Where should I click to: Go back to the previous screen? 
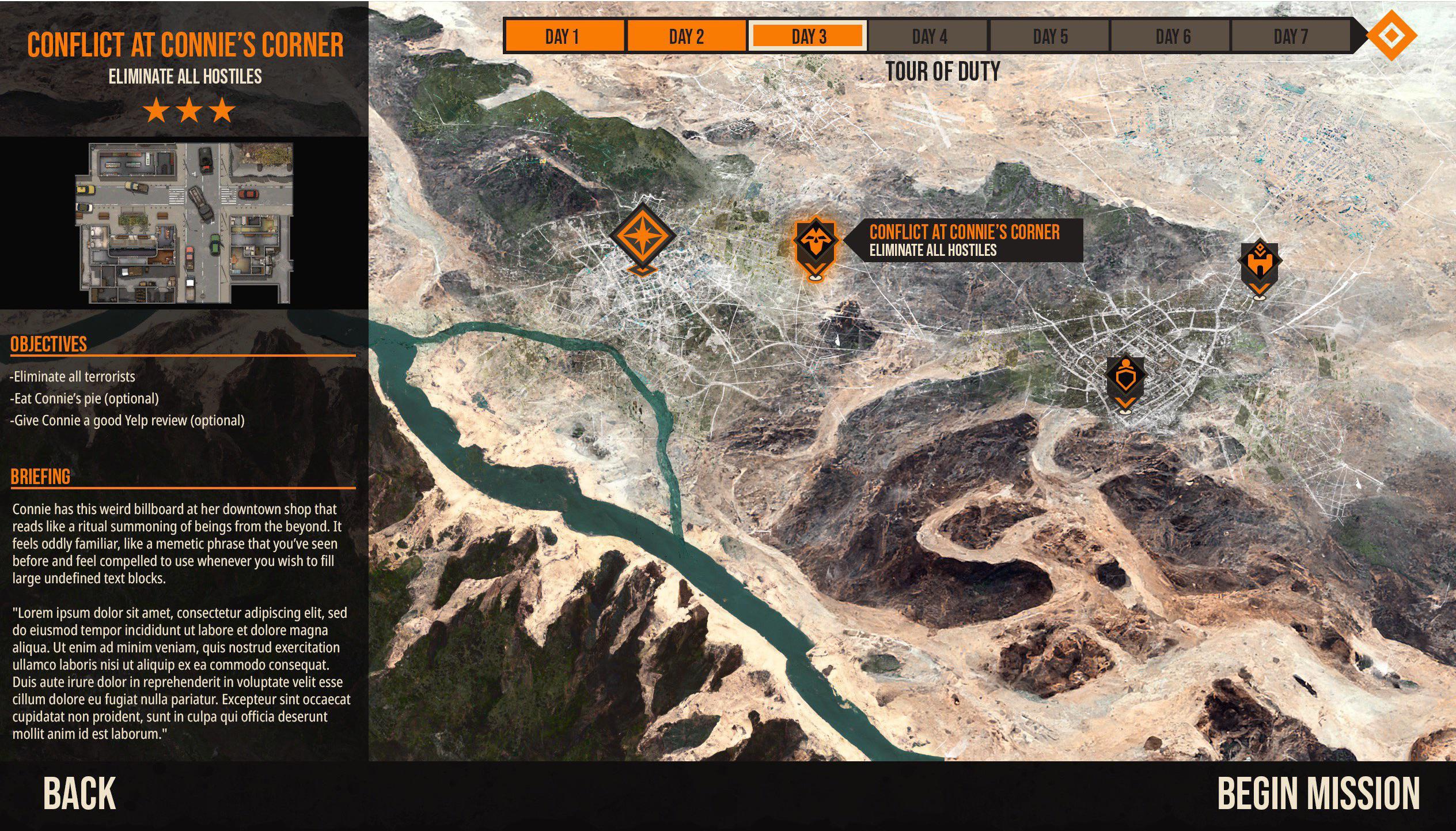point(79,794)
